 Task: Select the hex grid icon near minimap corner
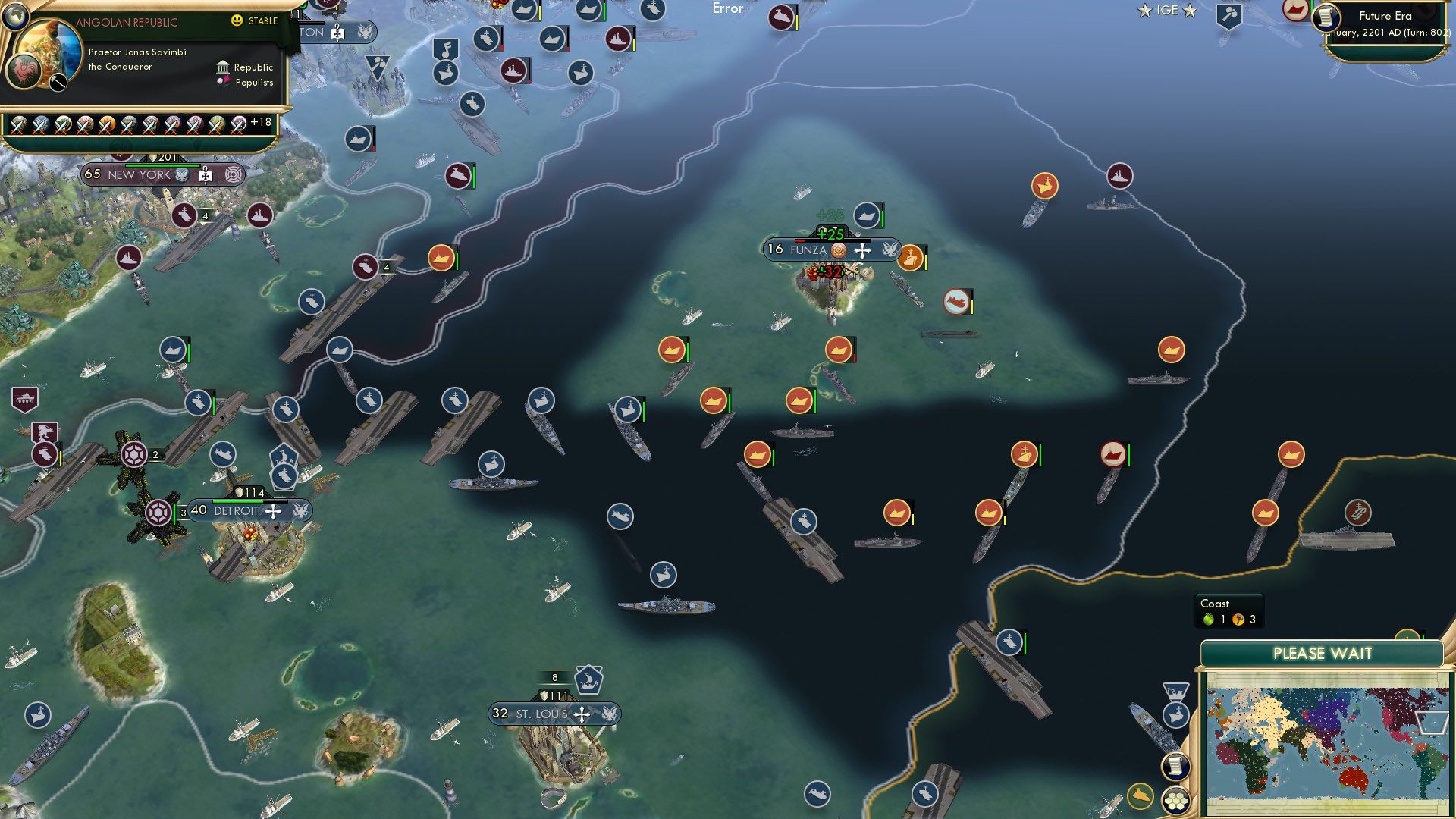(1178, 799)
